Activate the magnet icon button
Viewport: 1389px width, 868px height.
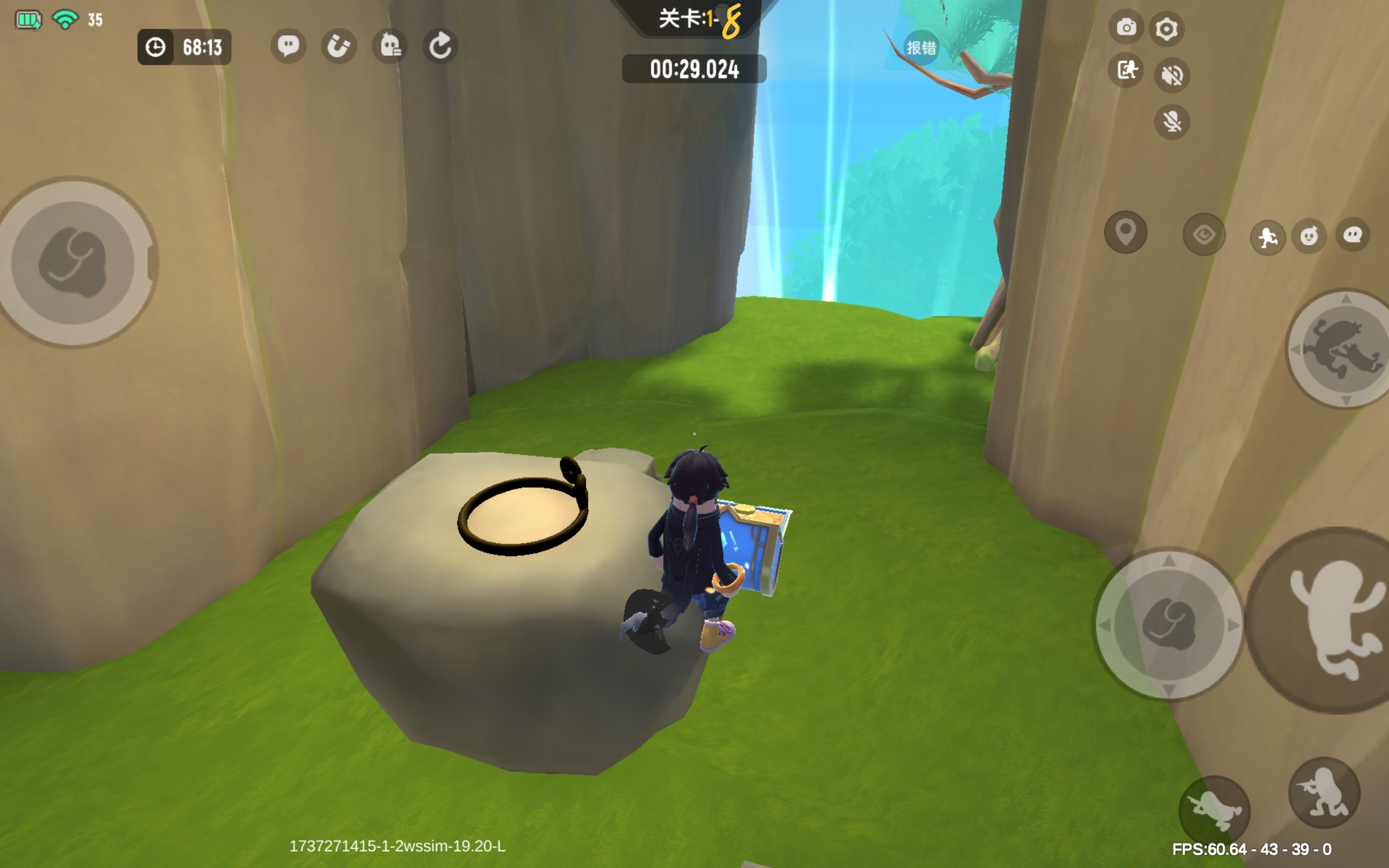click(339, 46)
